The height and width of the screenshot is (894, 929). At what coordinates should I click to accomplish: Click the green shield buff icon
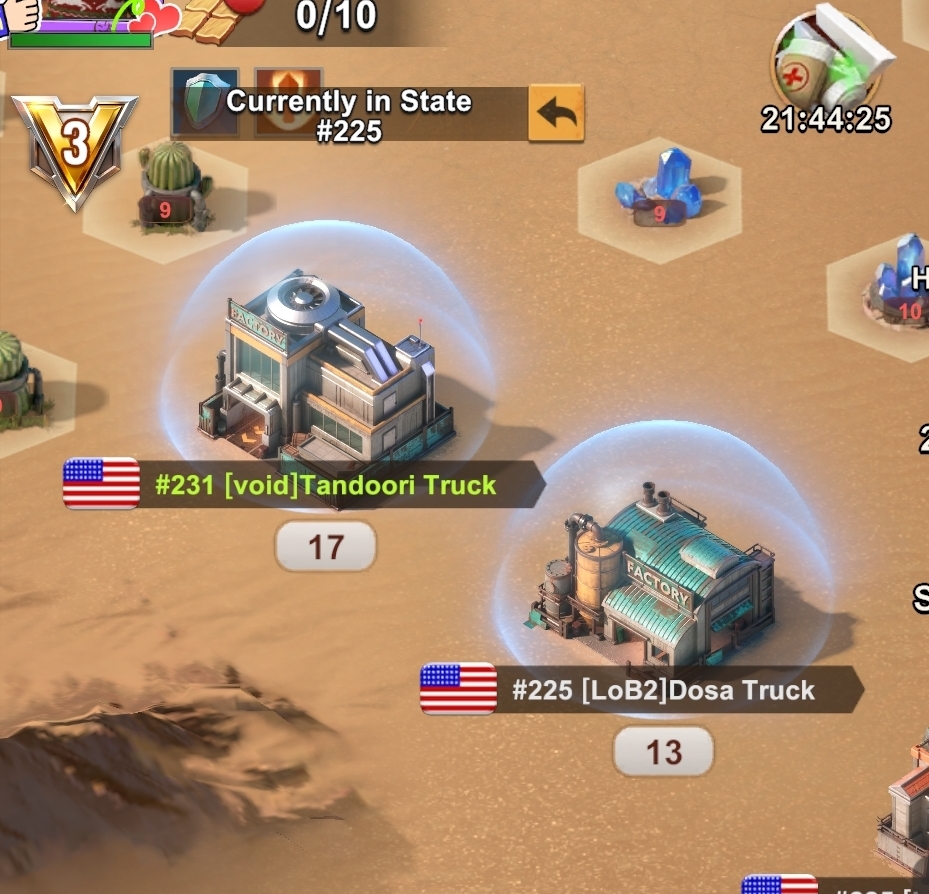point(205,102)
